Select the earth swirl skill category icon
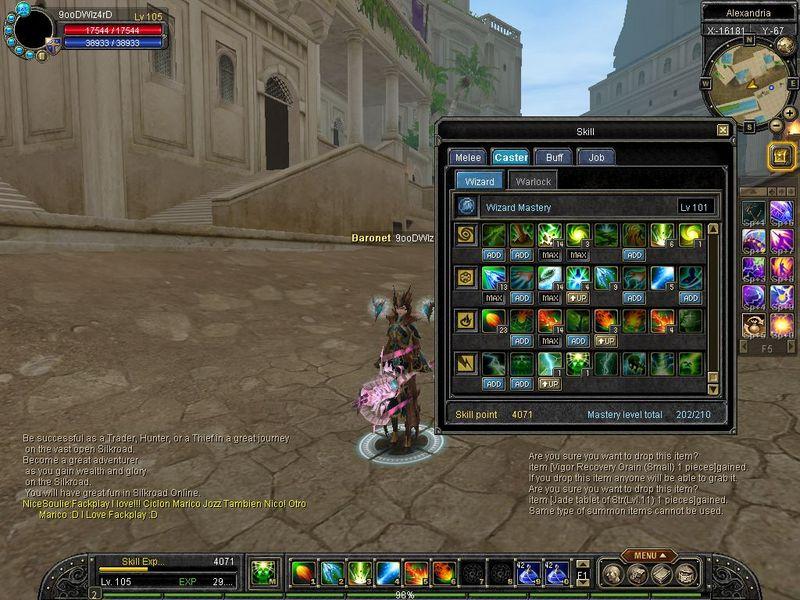This screenshot has height=600, width=800. [x=466, y=235]
